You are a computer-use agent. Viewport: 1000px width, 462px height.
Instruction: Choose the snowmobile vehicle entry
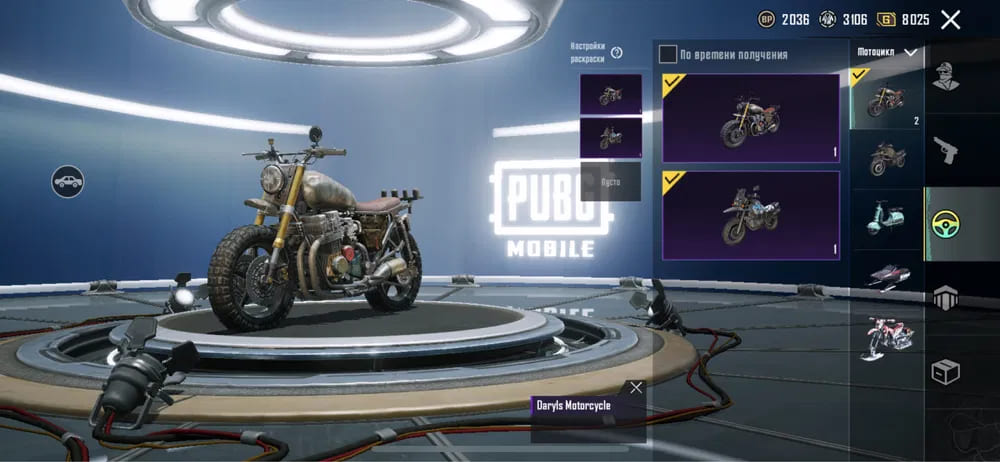[886, 278]
